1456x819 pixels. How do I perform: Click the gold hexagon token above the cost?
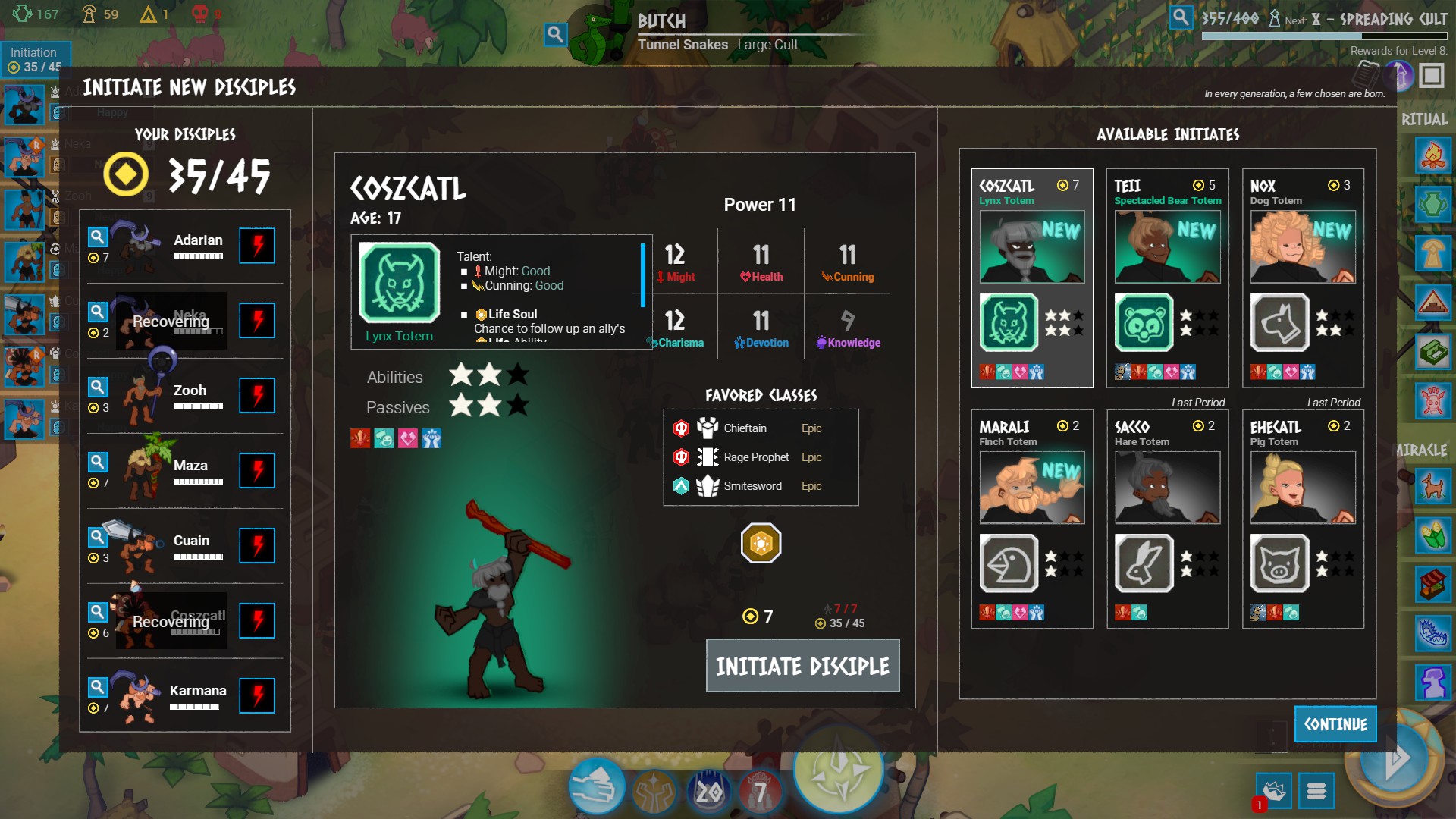click(x=761, y=543)
